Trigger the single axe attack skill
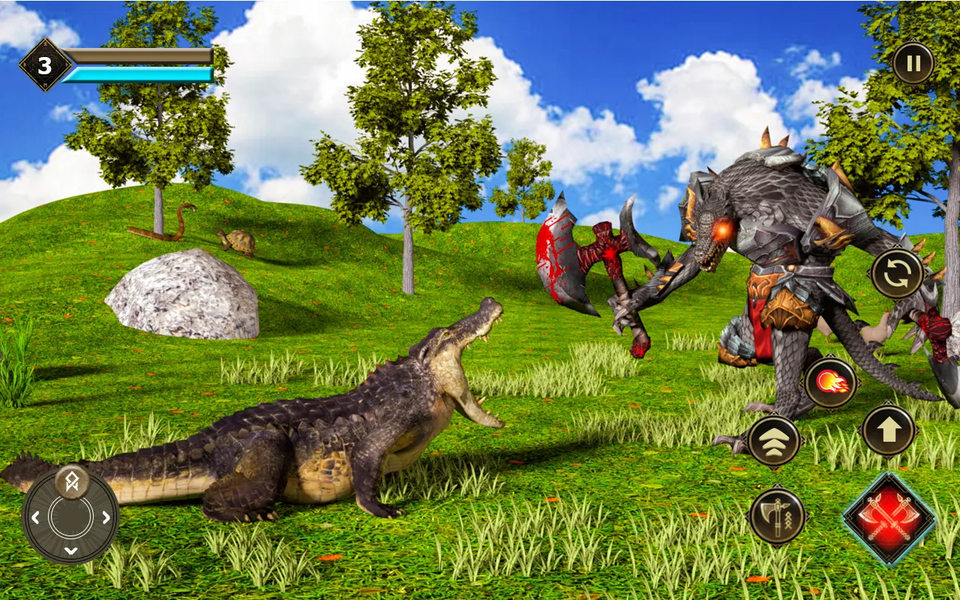Viewport: 960px width, 600px height. [x=777, y=515]
